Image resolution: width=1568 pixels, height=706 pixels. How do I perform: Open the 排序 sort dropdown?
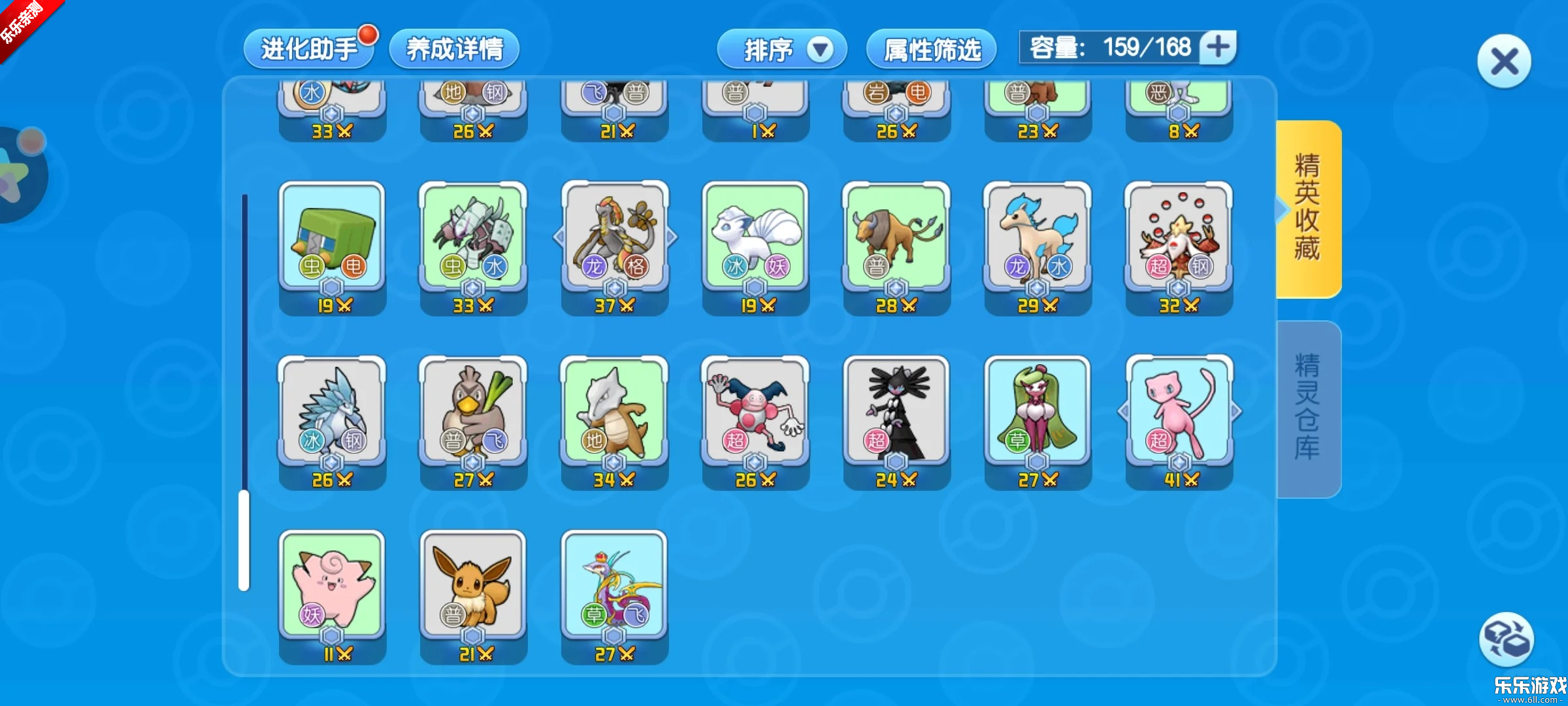(x=781, y=49)
